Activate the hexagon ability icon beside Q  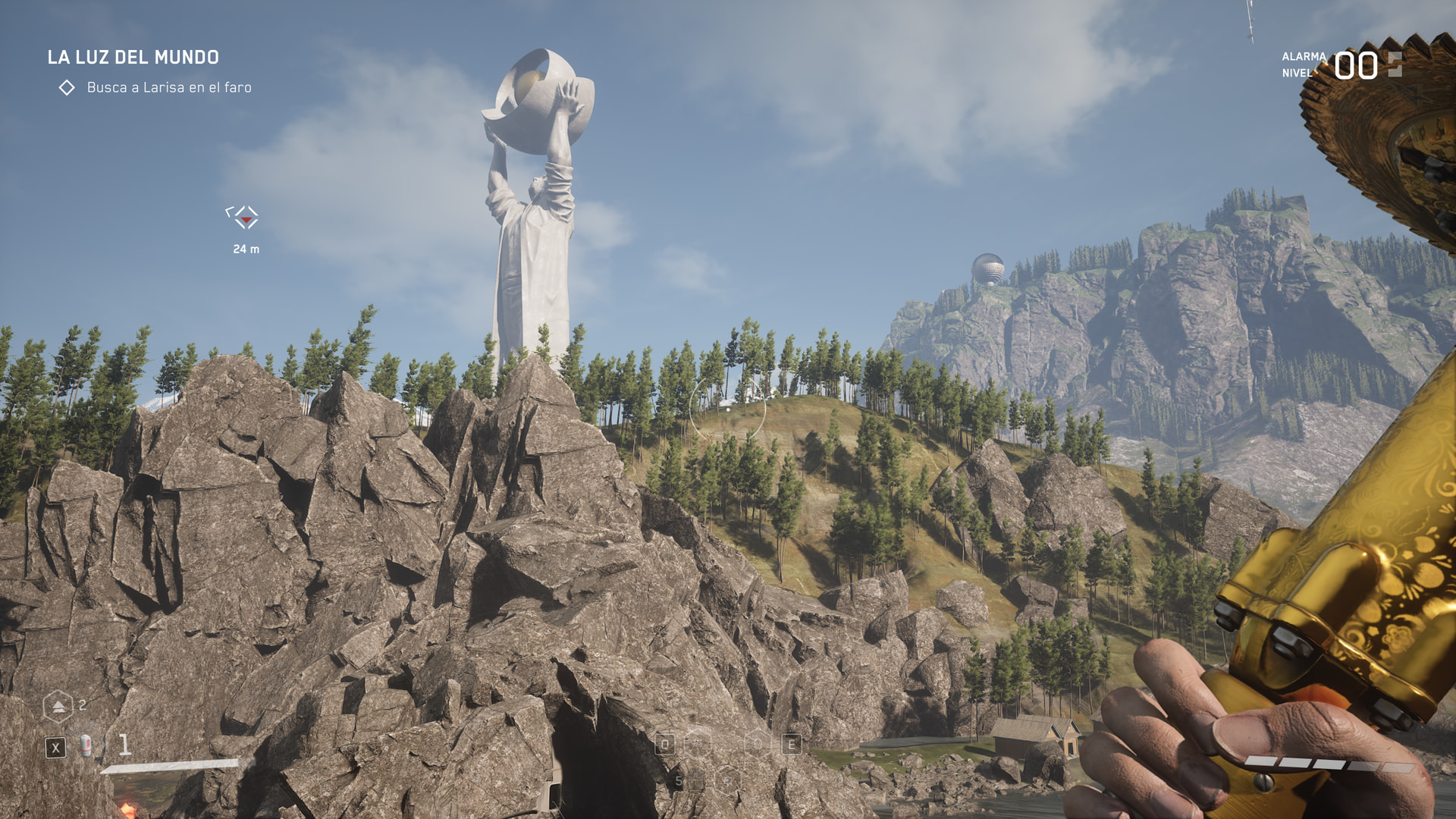click(698, 744)
